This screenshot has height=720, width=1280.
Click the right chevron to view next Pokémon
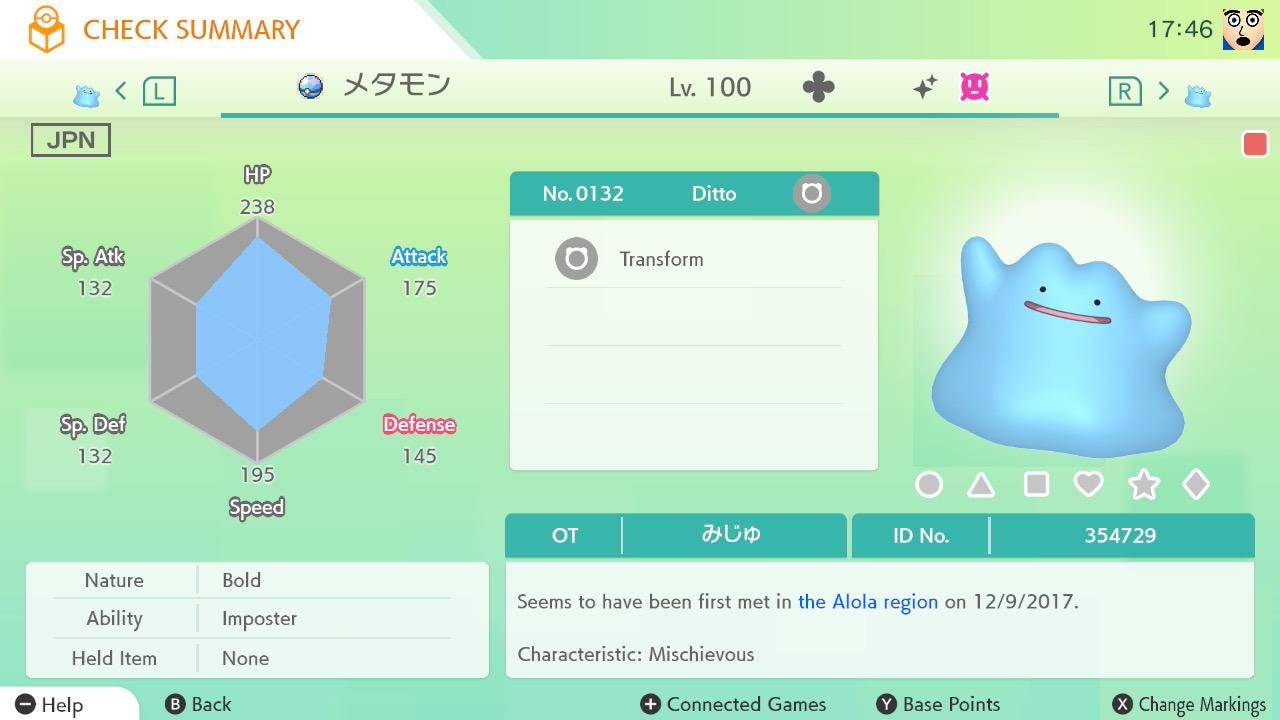coord(1163,90)
